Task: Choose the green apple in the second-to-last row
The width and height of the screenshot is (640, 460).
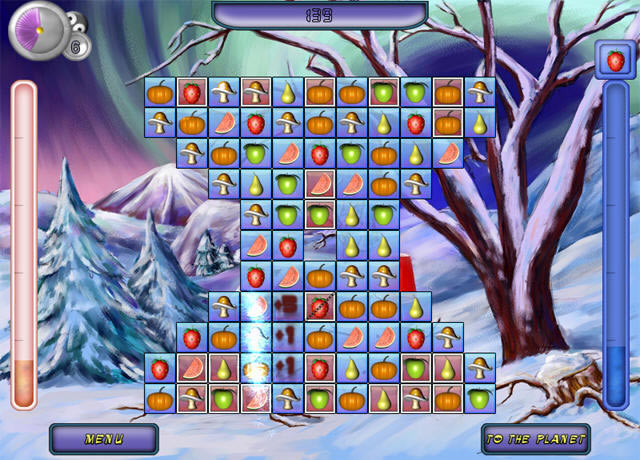Action: [x=415, y=368]
